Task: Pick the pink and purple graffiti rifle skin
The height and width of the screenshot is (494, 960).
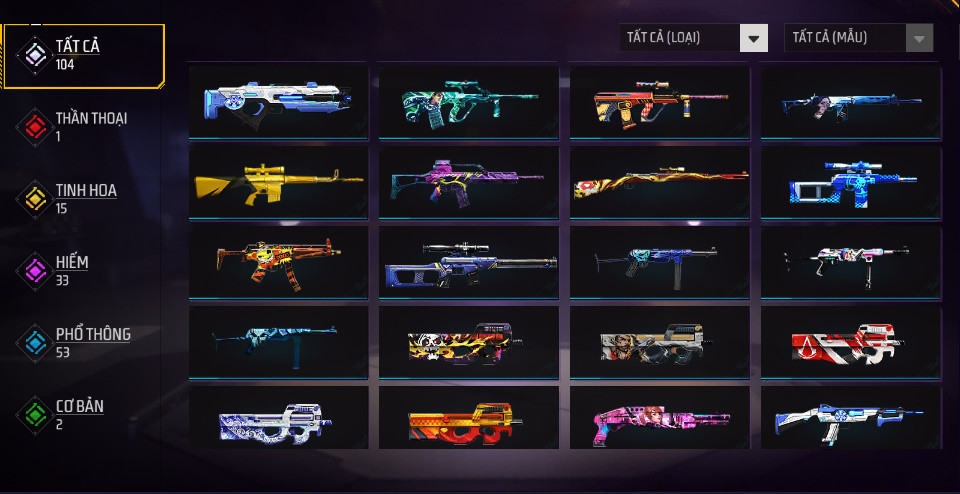Action: [468, 181]
